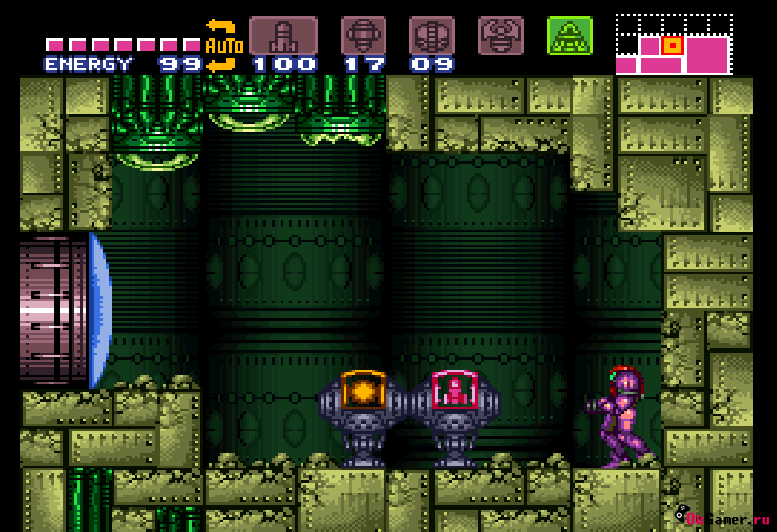Choose the super missile icon
Screen dimensions: 777x532
[363, 36]
